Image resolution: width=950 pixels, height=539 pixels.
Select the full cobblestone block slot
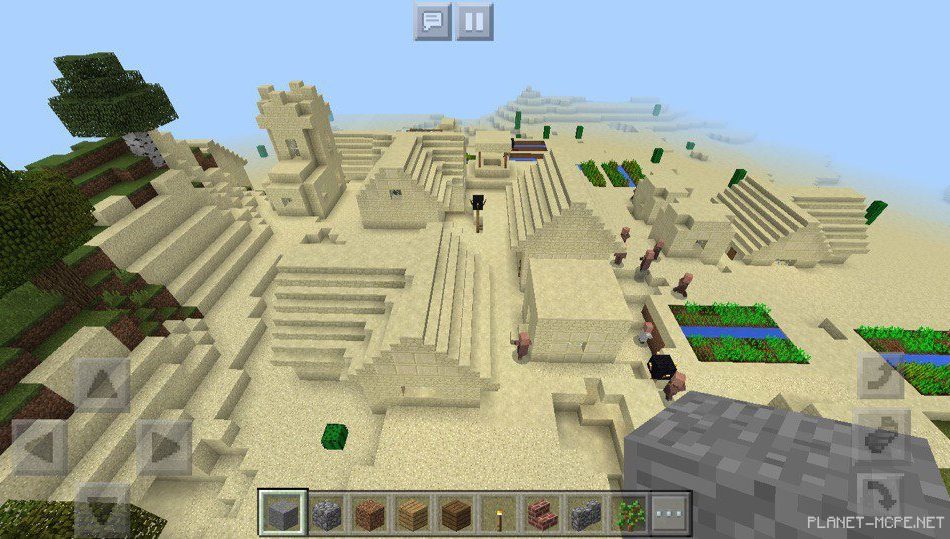326,515
